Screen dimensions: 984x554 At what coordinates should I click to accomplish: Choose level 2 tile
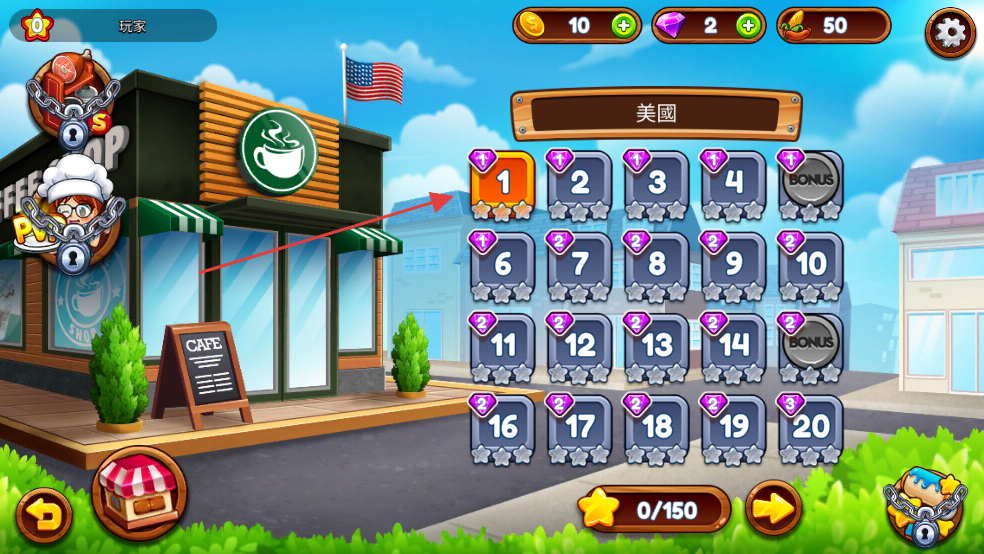click(580, 185)
